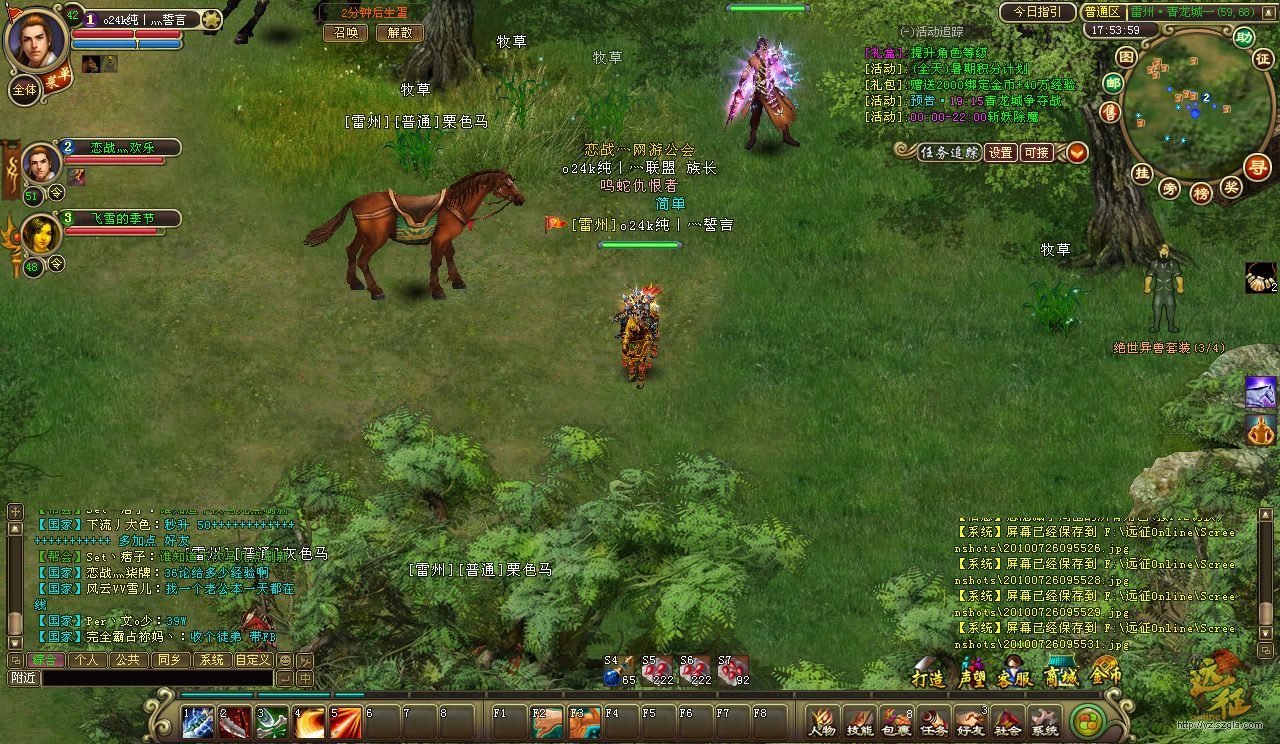Click the chat message input field

tap(157, 678)
